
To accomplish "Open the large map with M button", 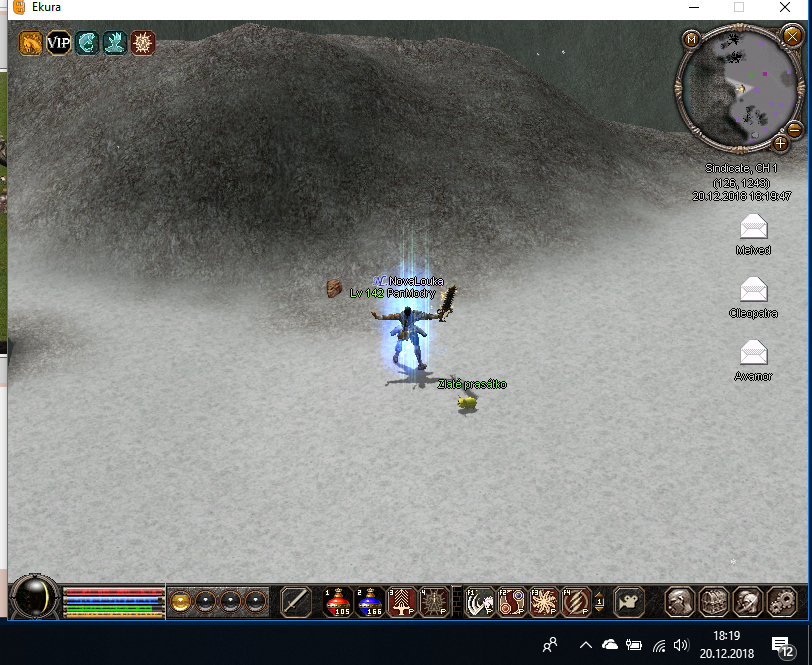I will [x=691, y=39].
